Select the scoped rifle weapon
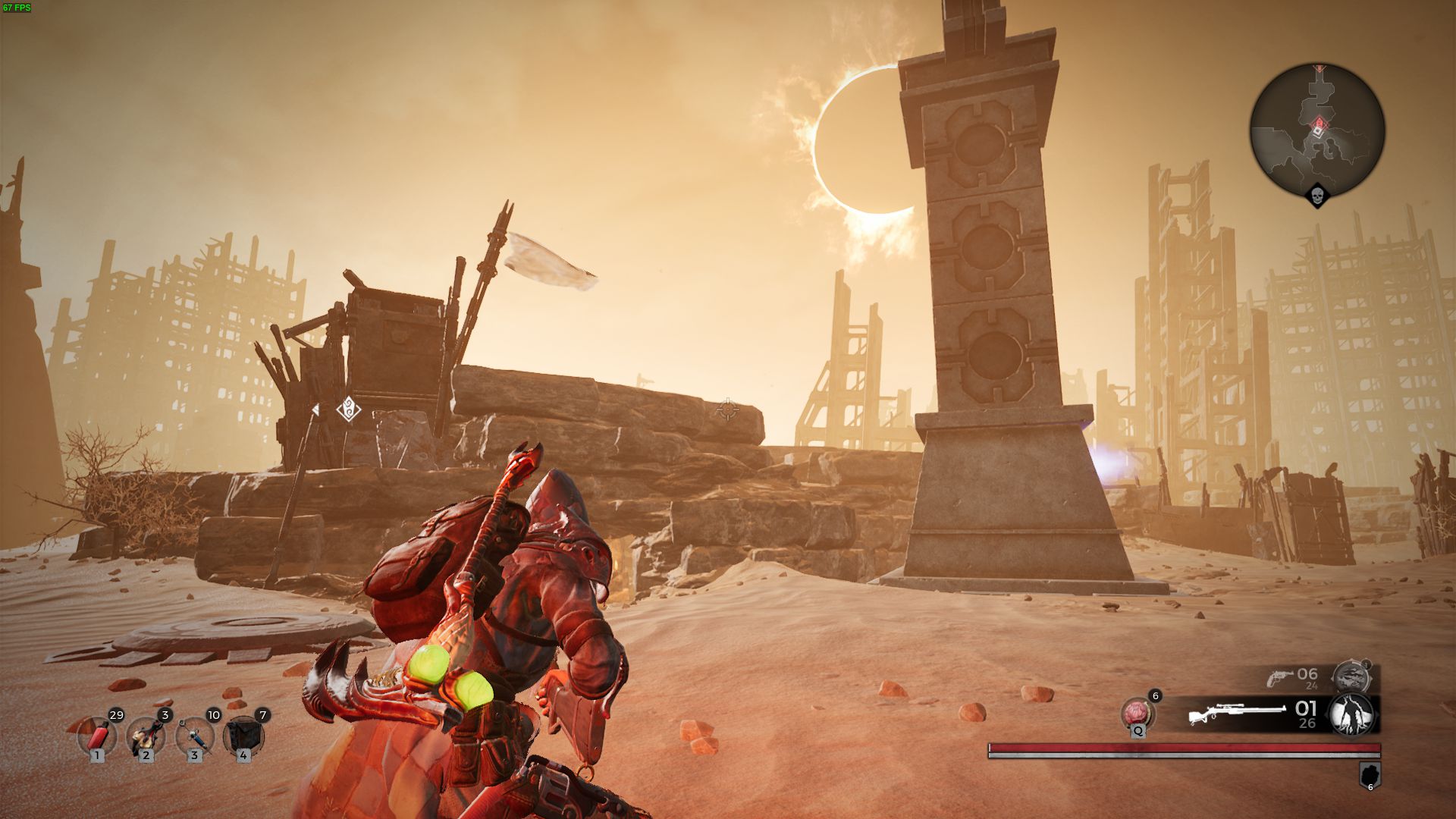Screen dimensions: 1456x819 coord(1236,714)
